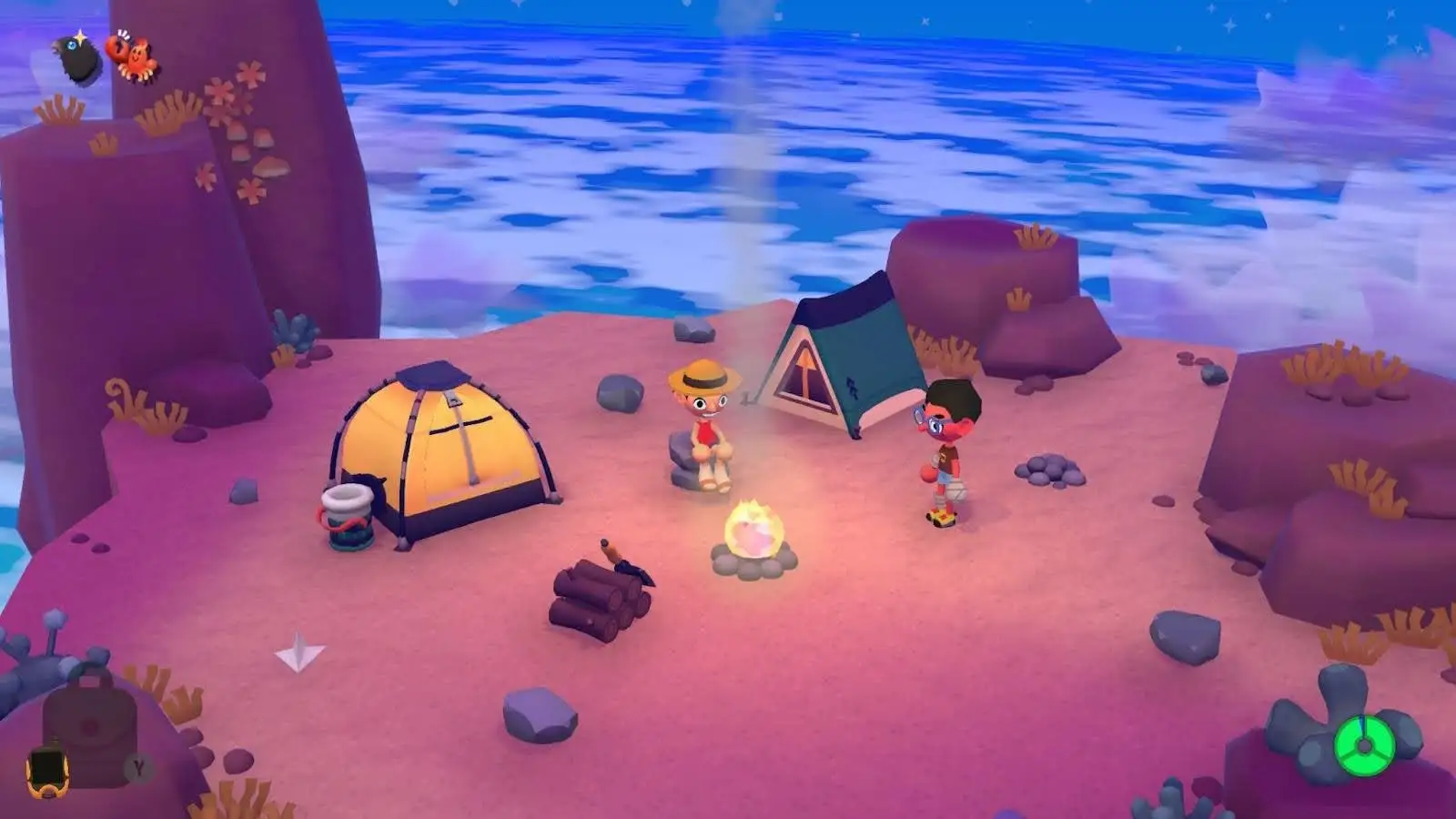Image resolution: width=1456 pixels, height=819 pixels.
Task: Toggle the blue marker on the stamina wheel
Action: coord(1363,722)
